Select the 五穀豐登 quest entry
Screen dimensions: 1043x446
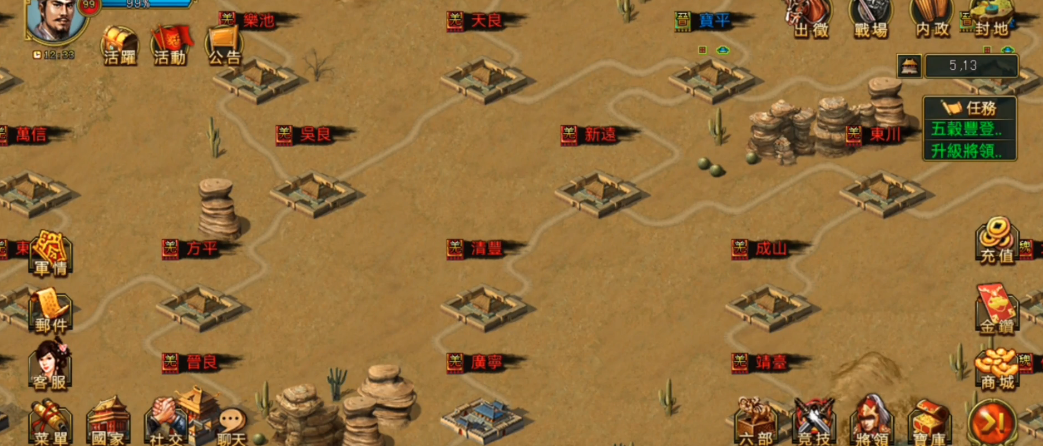click(x=968, y=129)
